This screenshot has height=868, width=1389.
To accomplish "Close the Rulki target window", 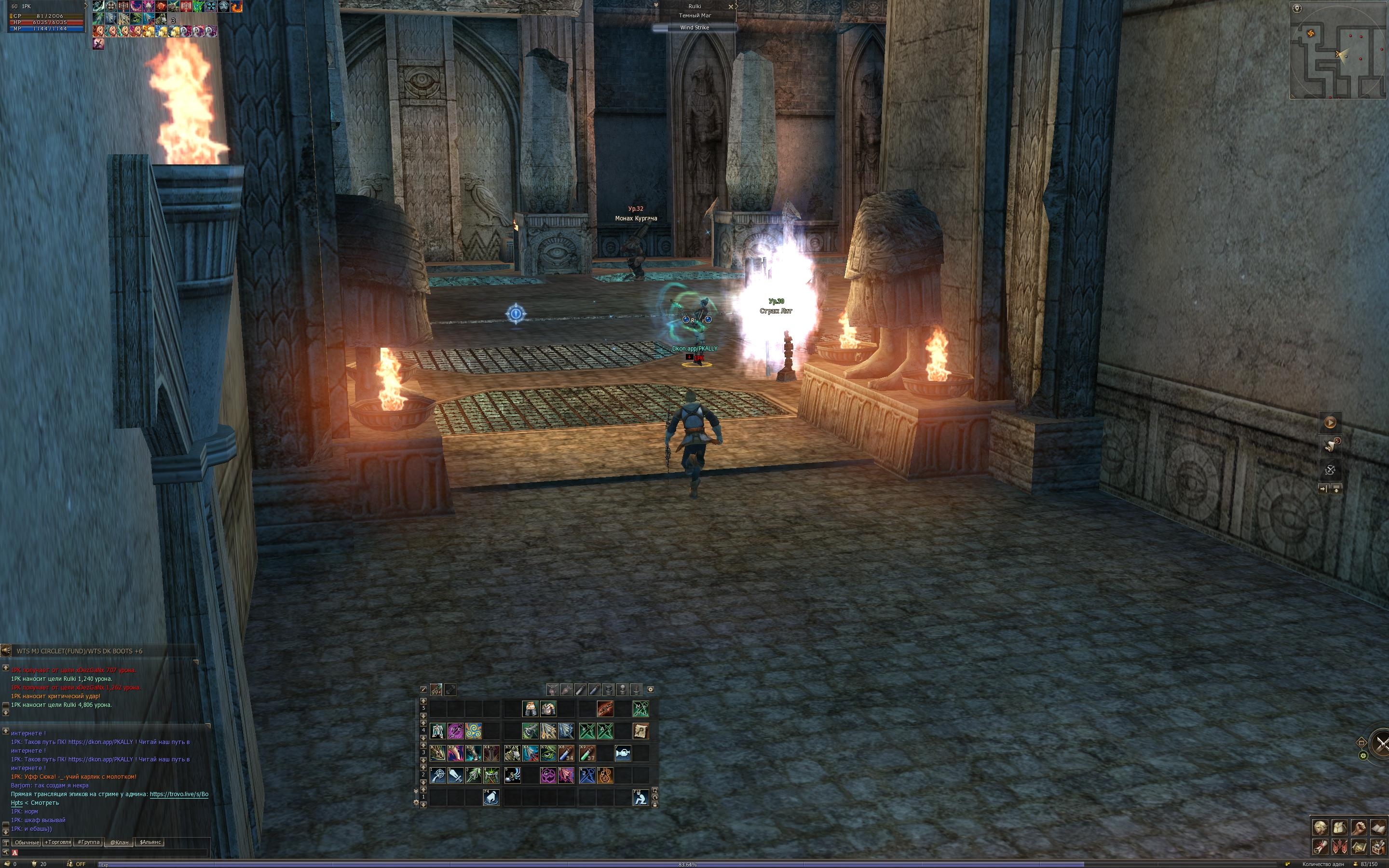I will (x=731, y=6).
